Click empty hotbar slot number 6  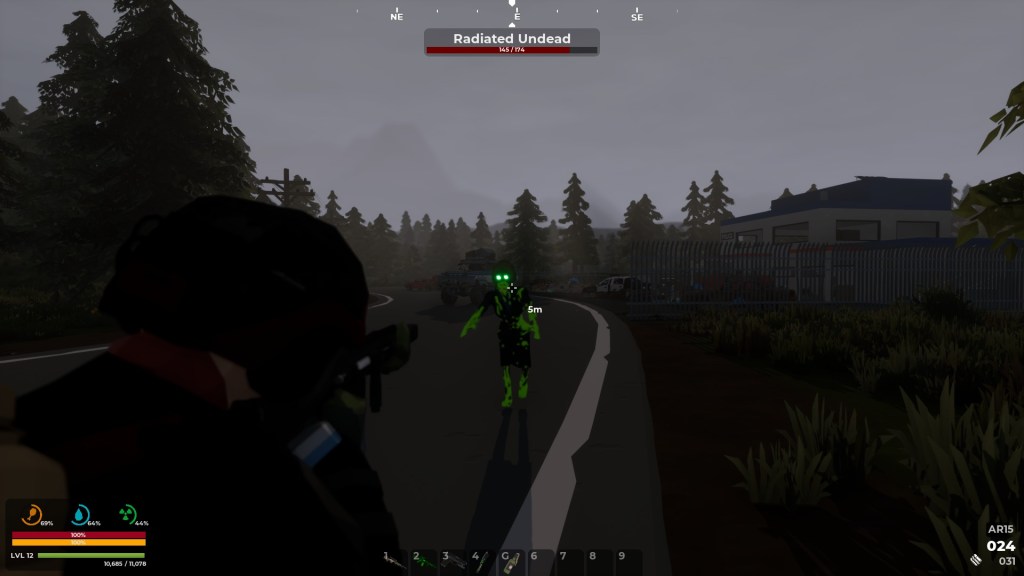pos(540,562)
